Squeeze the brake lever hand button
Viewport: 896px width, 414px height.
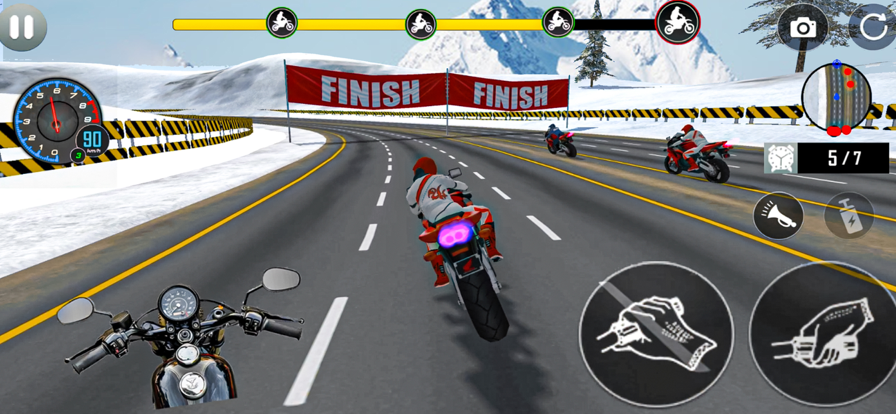(x=656, y=333)
